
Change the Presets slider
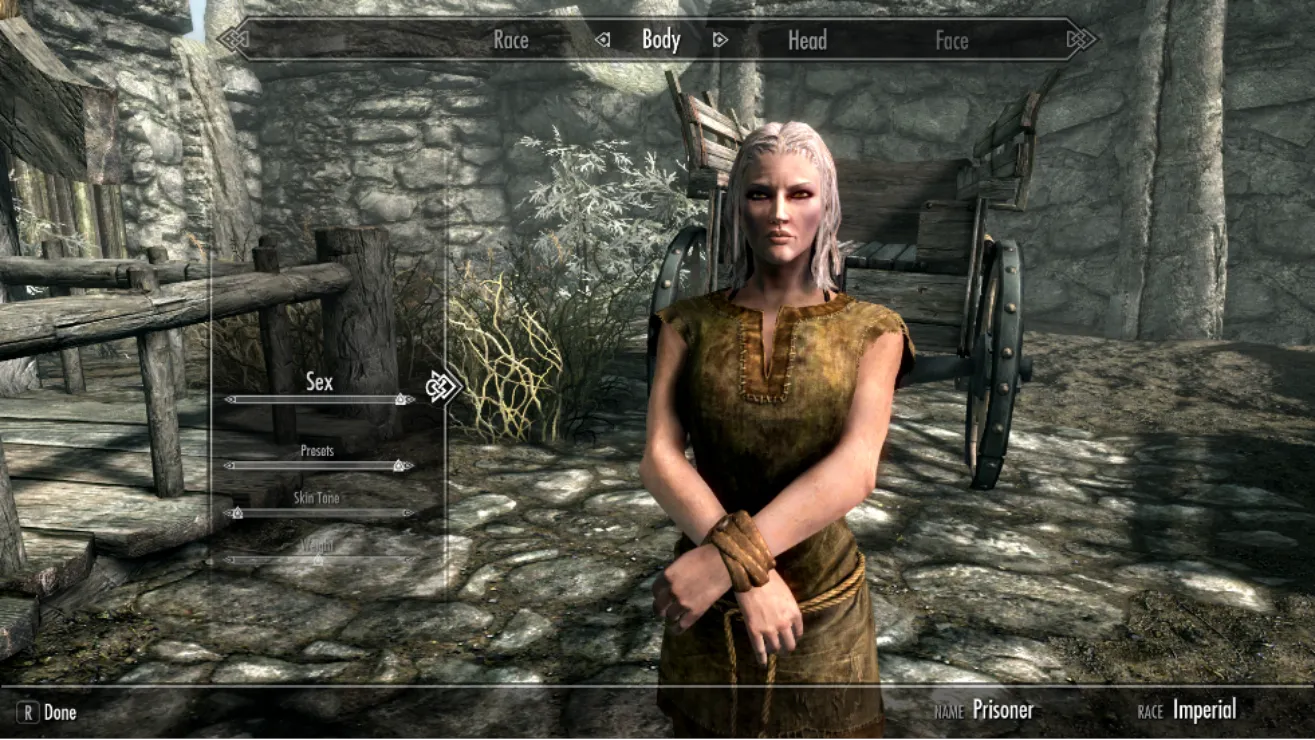pyautogui.click(x=319, y=465)
